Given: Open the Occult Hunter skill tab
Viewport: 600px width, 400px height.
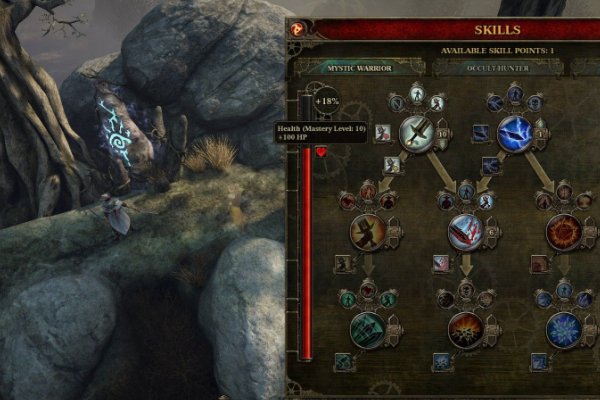Looking at the screenshot, I should (496, 68).
